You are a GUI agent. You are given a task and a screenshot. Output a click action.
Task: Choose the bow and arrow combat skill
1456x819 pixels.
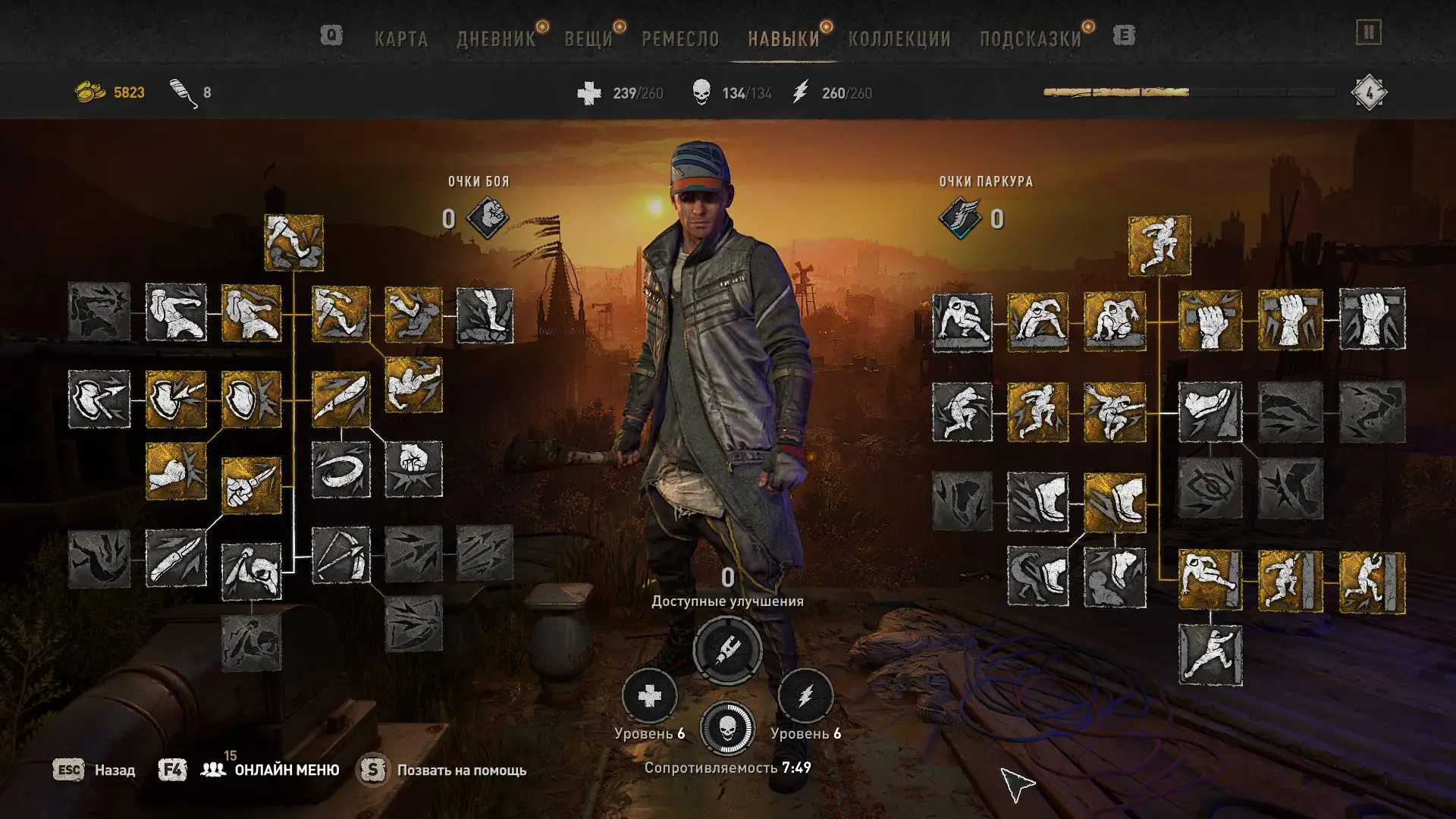tap(340, 556)
